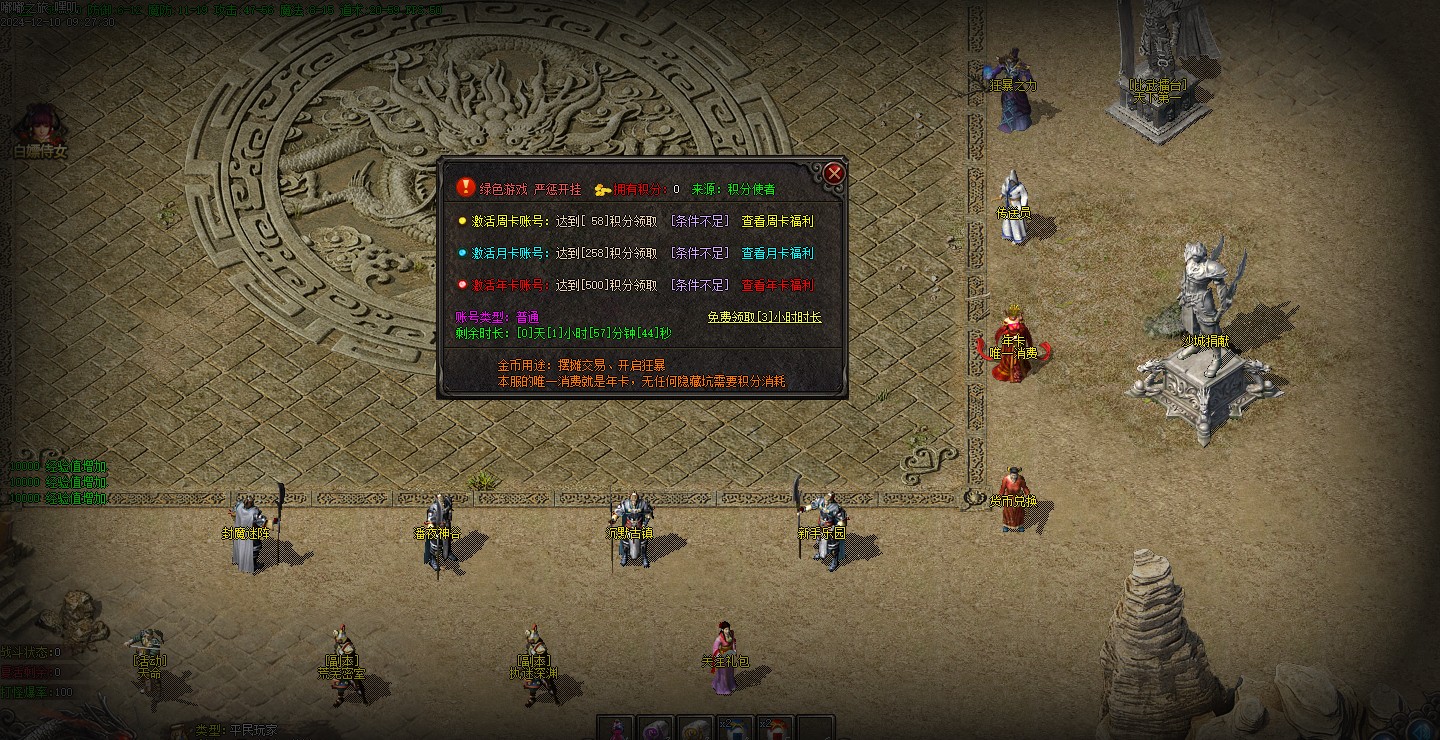This screenshot has height=740, width=1440.
Task: Activate monthly card account (激活月卡账号)
Action: coord(509,253)
